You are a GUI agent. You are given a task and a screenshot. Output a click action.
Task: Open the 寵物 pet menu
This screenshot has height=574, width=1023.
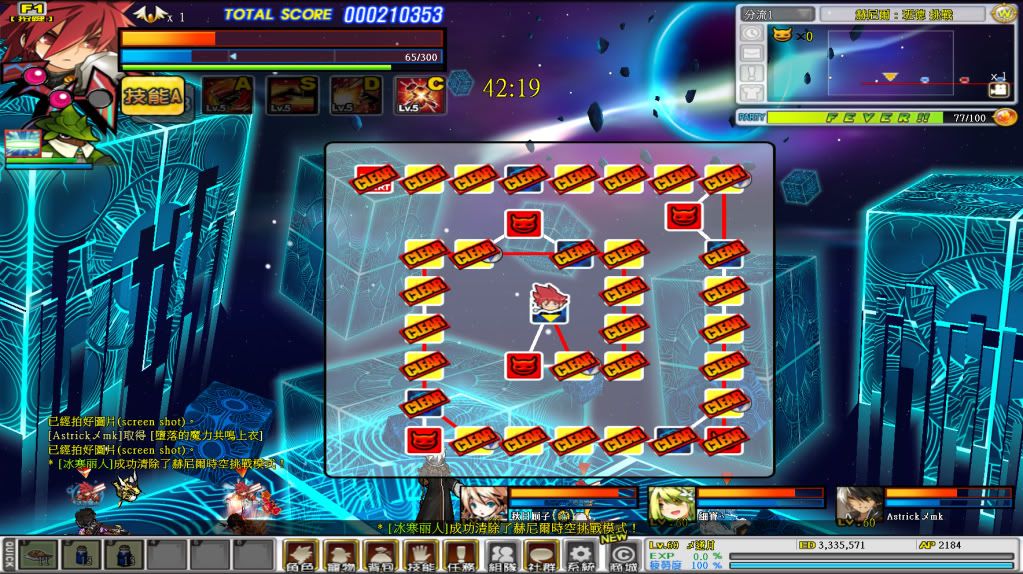click(x=341, y=555)
